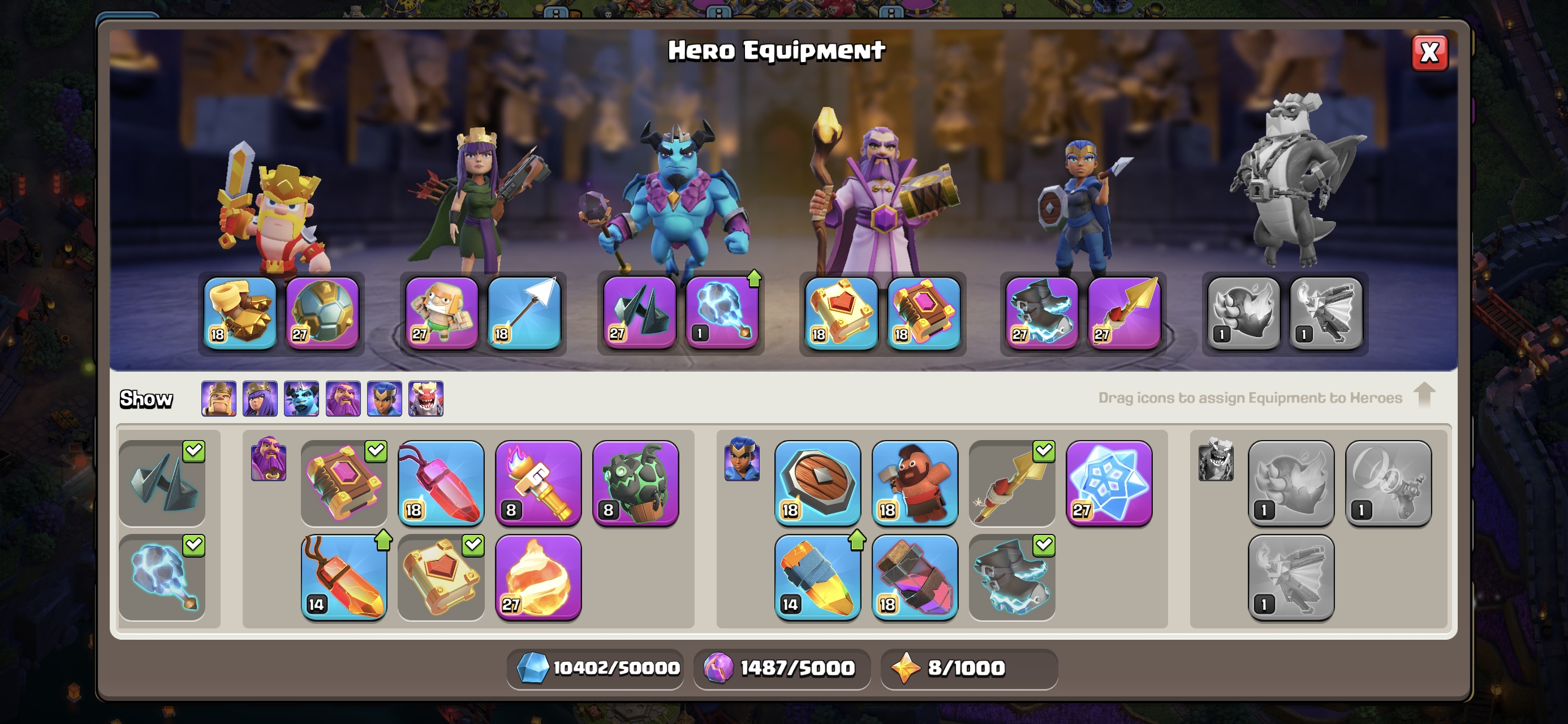This screenshot has height=724, width=1568.
Task: Toggle the Royal Champion filter icon
Action: (x=384, y=399)
